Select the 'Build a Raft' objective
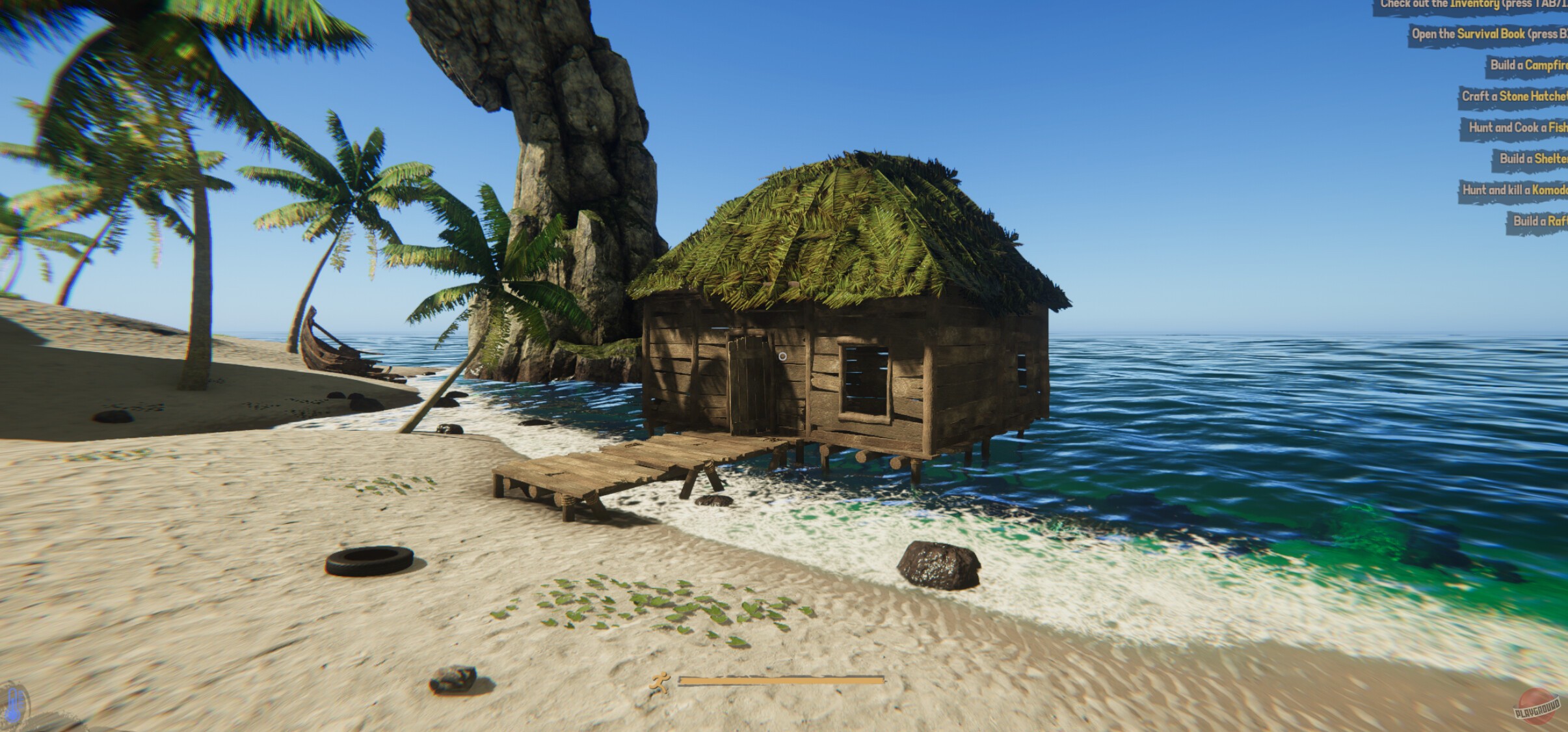This screenshot has height=732, width=1568. click(x=1541, y=221)
